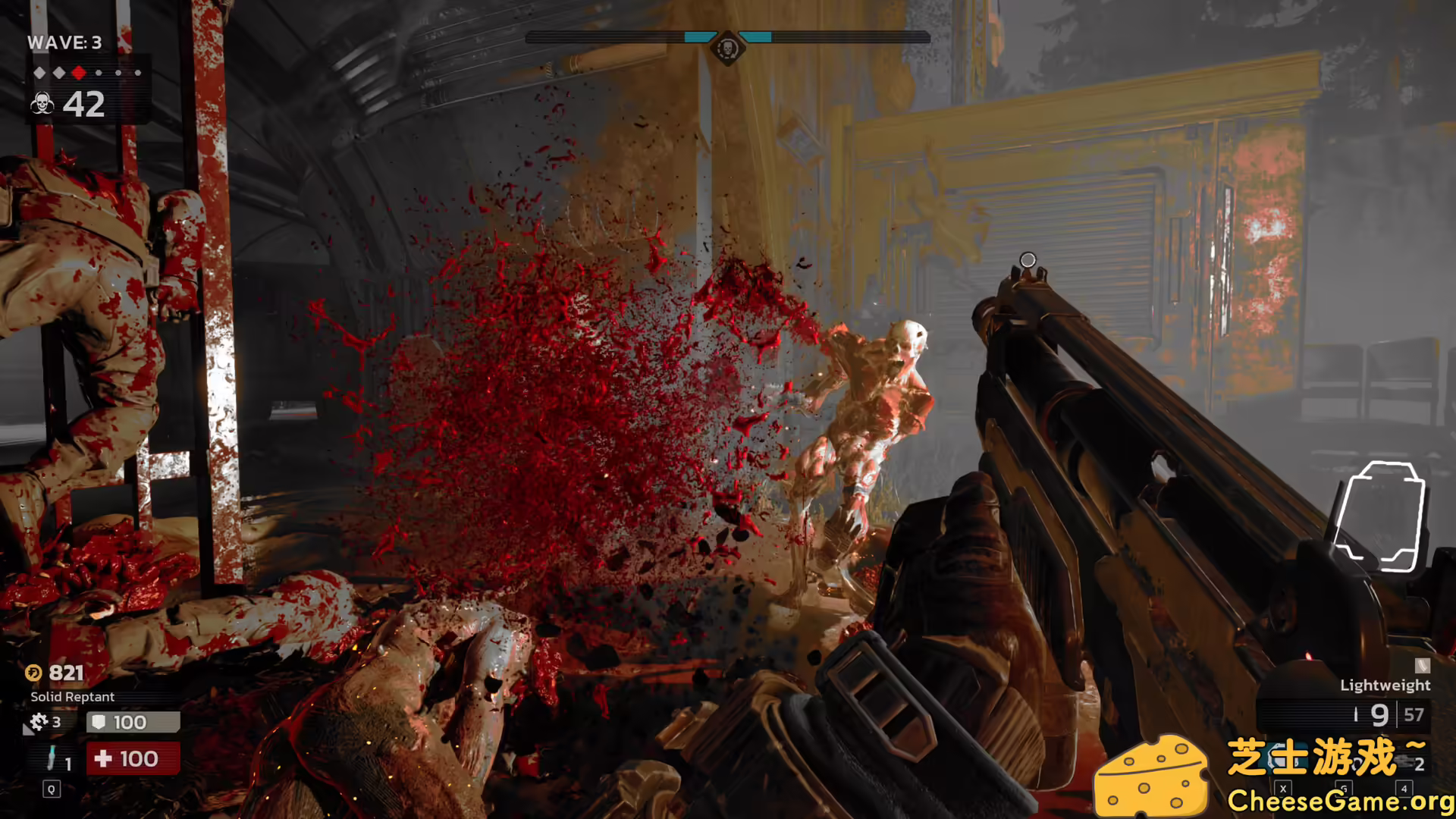Click the red health cross icon
Image resolution: width=1456 pixels, height=819 pixels.
(x=104, y=758)
